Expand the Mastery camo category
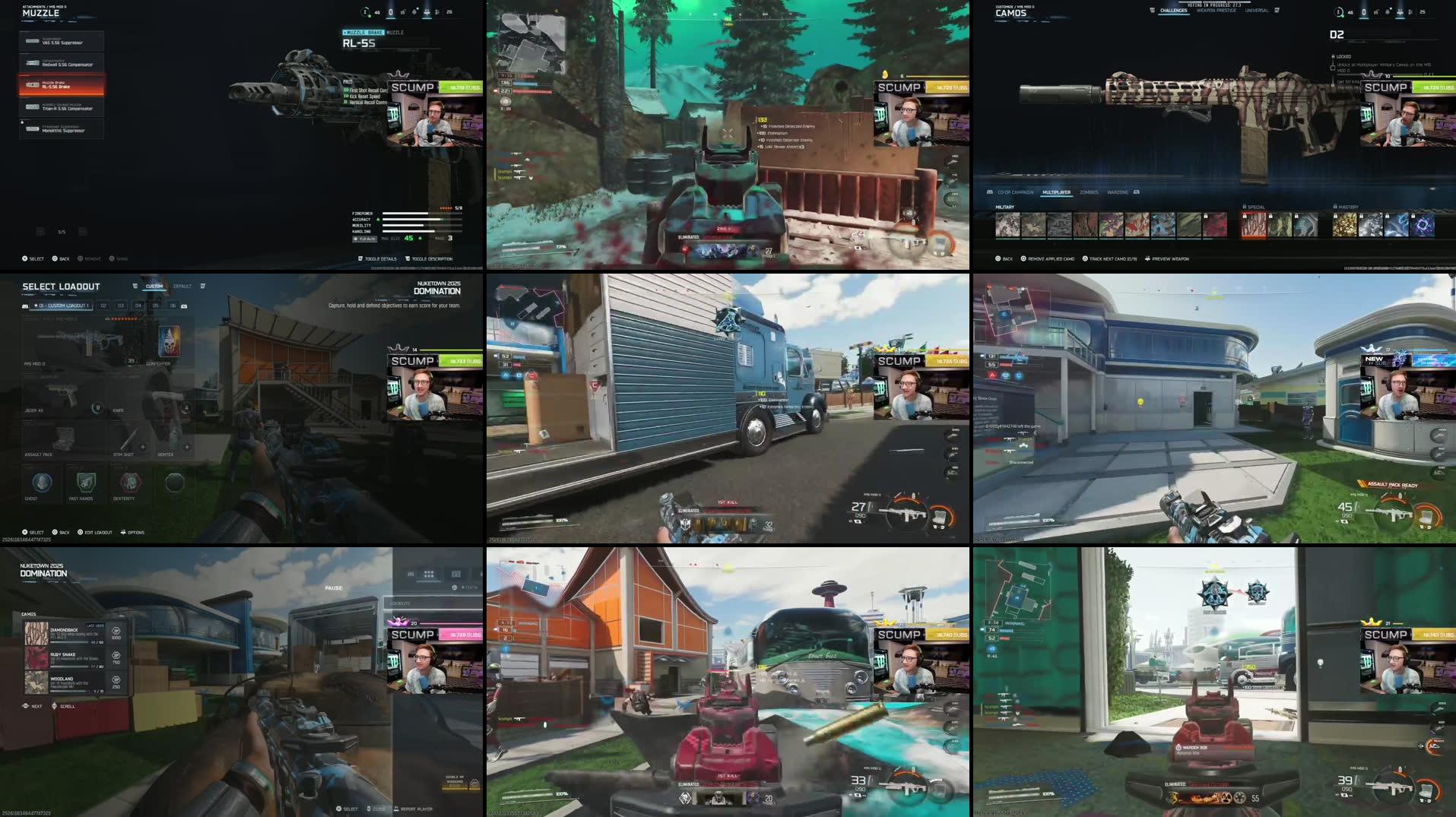This screenshot has width=1456, height=817. [1347, 207]
